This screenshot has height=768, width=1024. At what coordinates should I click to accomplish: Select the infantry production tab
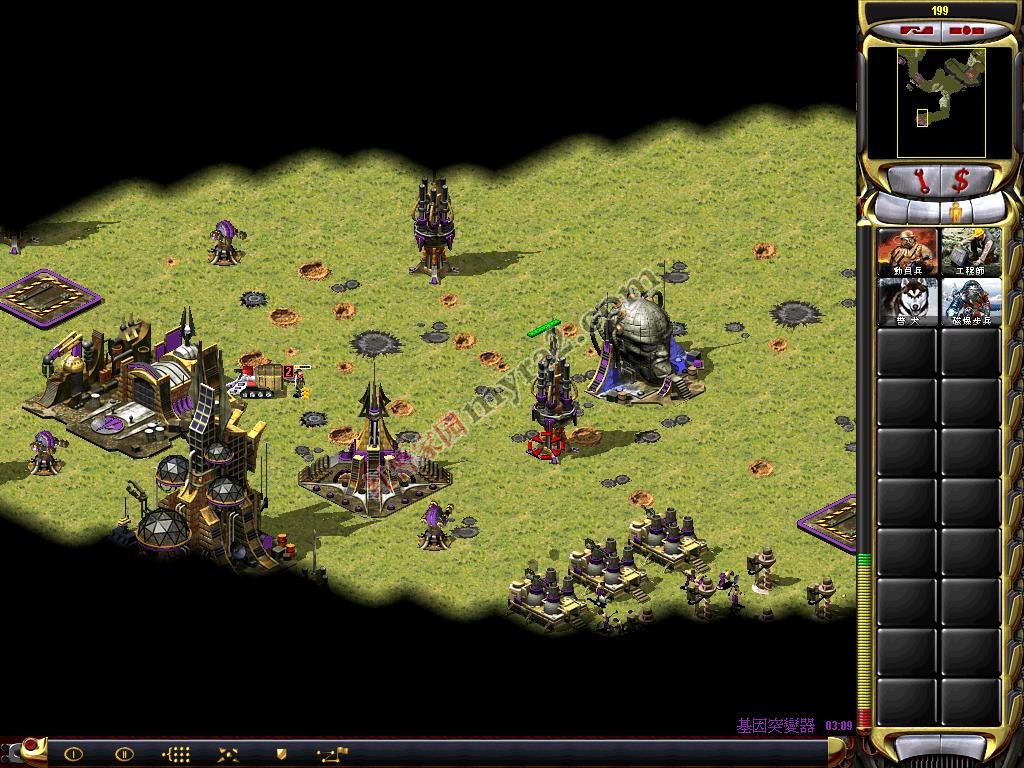coord(955,212)
